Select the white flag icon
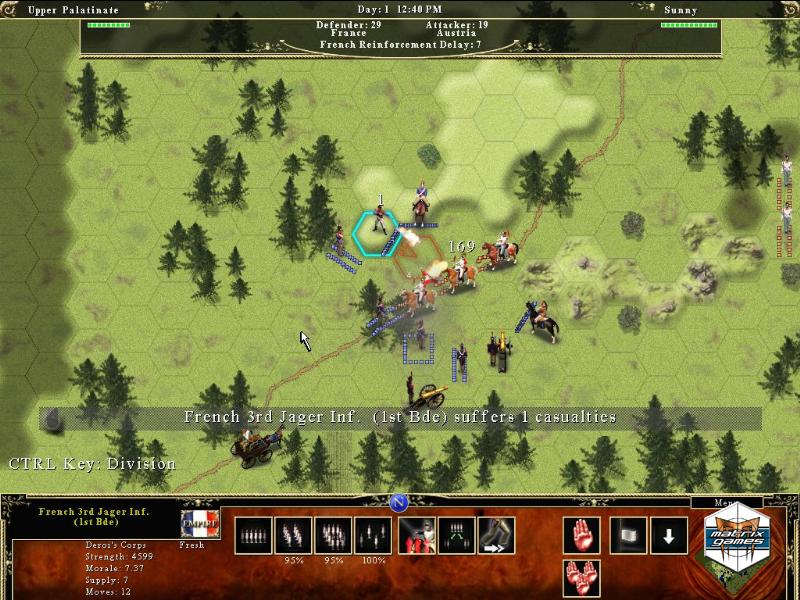The image size is (800, 600). click(x=629, y=535)
